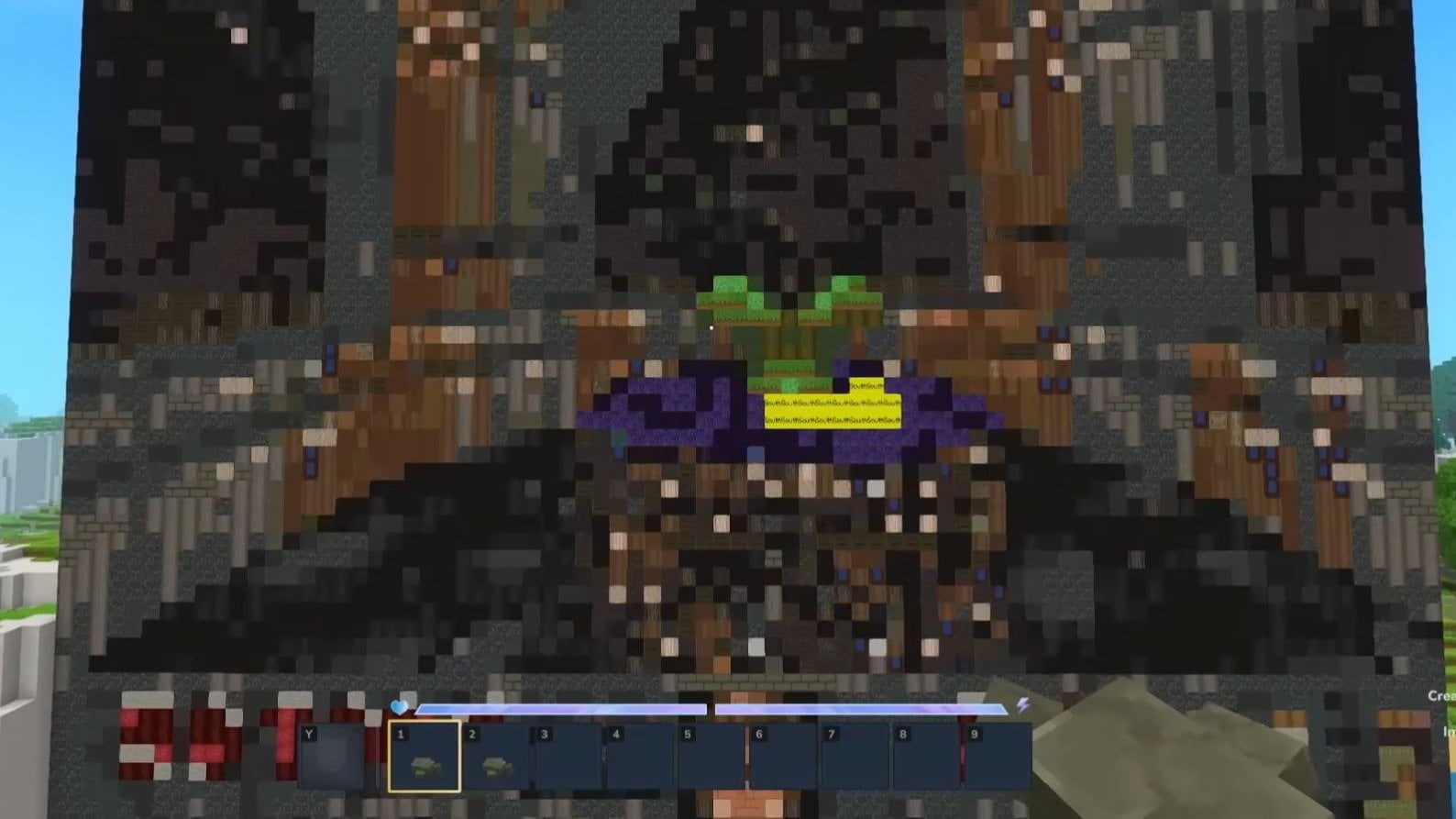
Task: Click the number badge on slot 9
Action: pos(974,734)
